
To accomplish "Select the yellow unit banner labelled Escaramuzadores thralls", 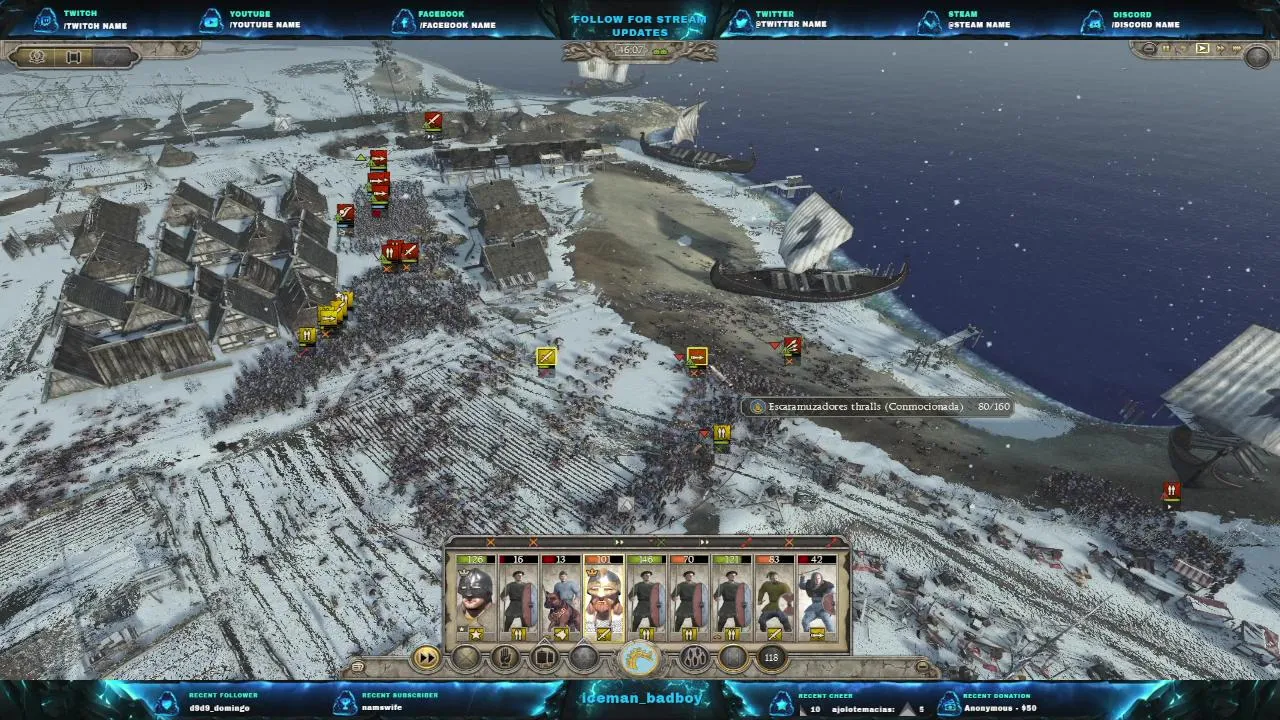I will tap(697, 357).
